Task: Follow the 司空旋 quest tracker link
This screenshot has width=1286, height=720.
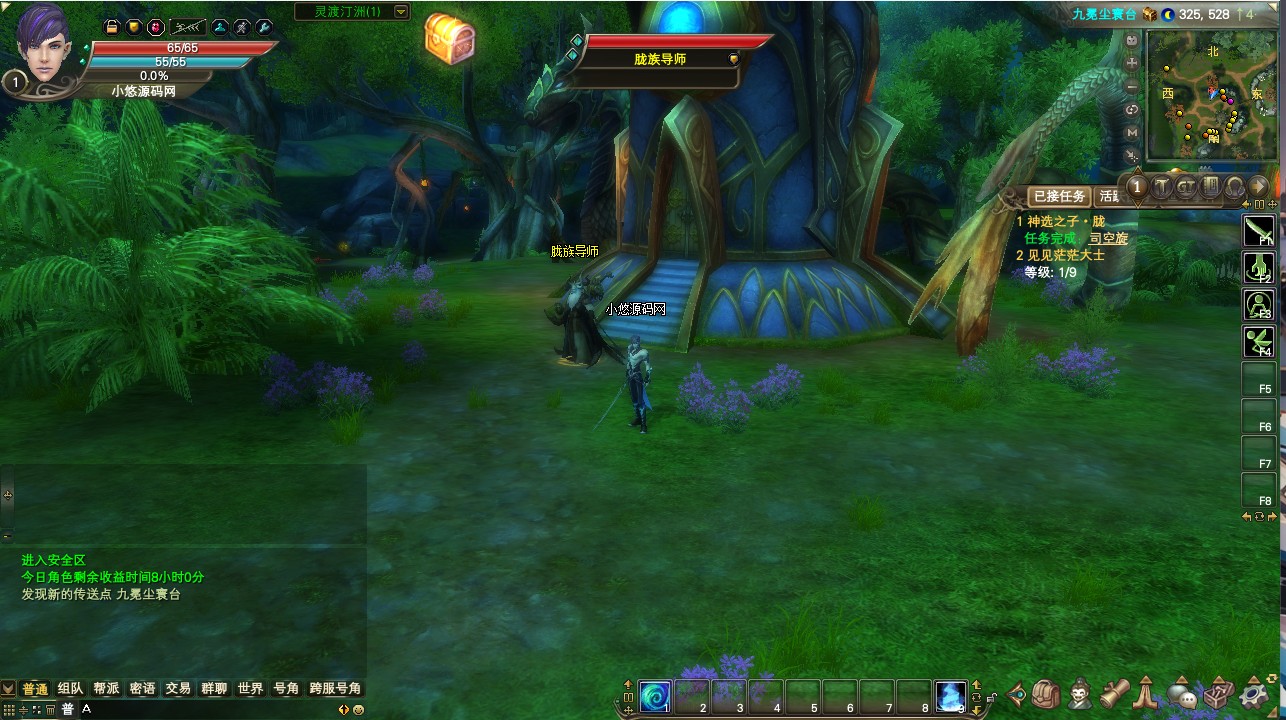Action: (1108, 239)
